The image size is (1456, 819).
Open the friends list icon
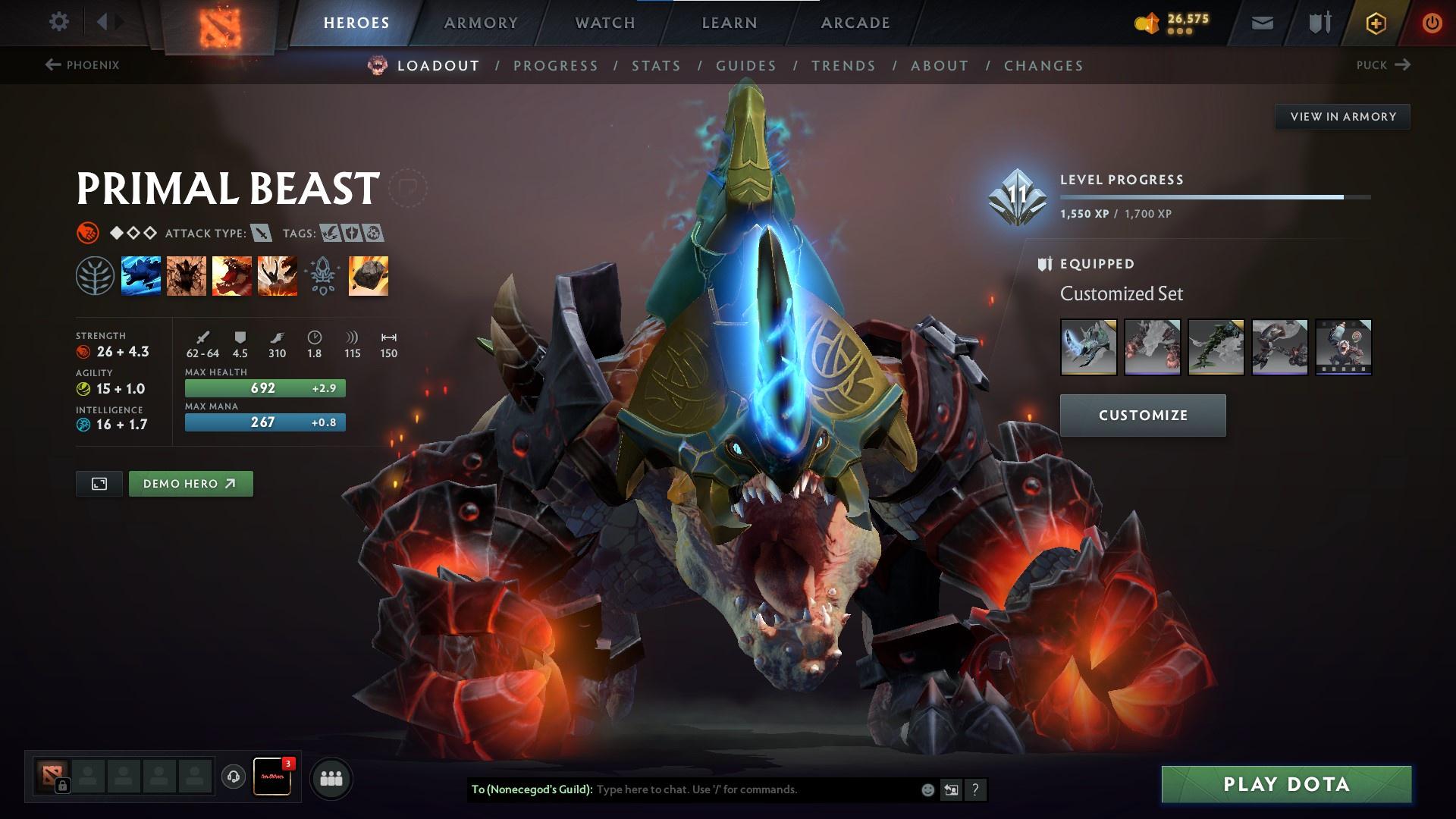point(331,777)
